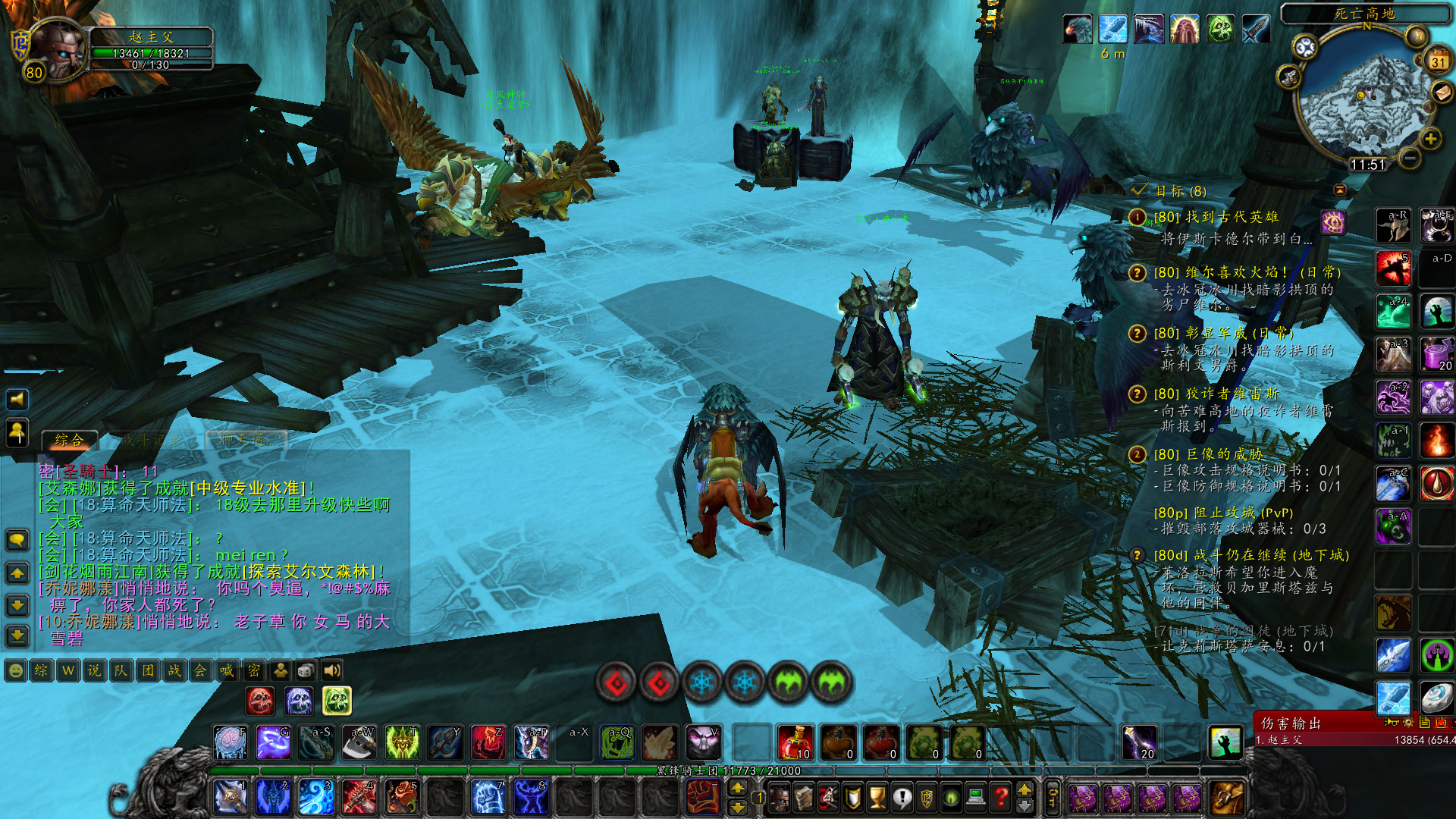
Task: Zoom in the minimap with the + button
Action: coord(1429,137)
